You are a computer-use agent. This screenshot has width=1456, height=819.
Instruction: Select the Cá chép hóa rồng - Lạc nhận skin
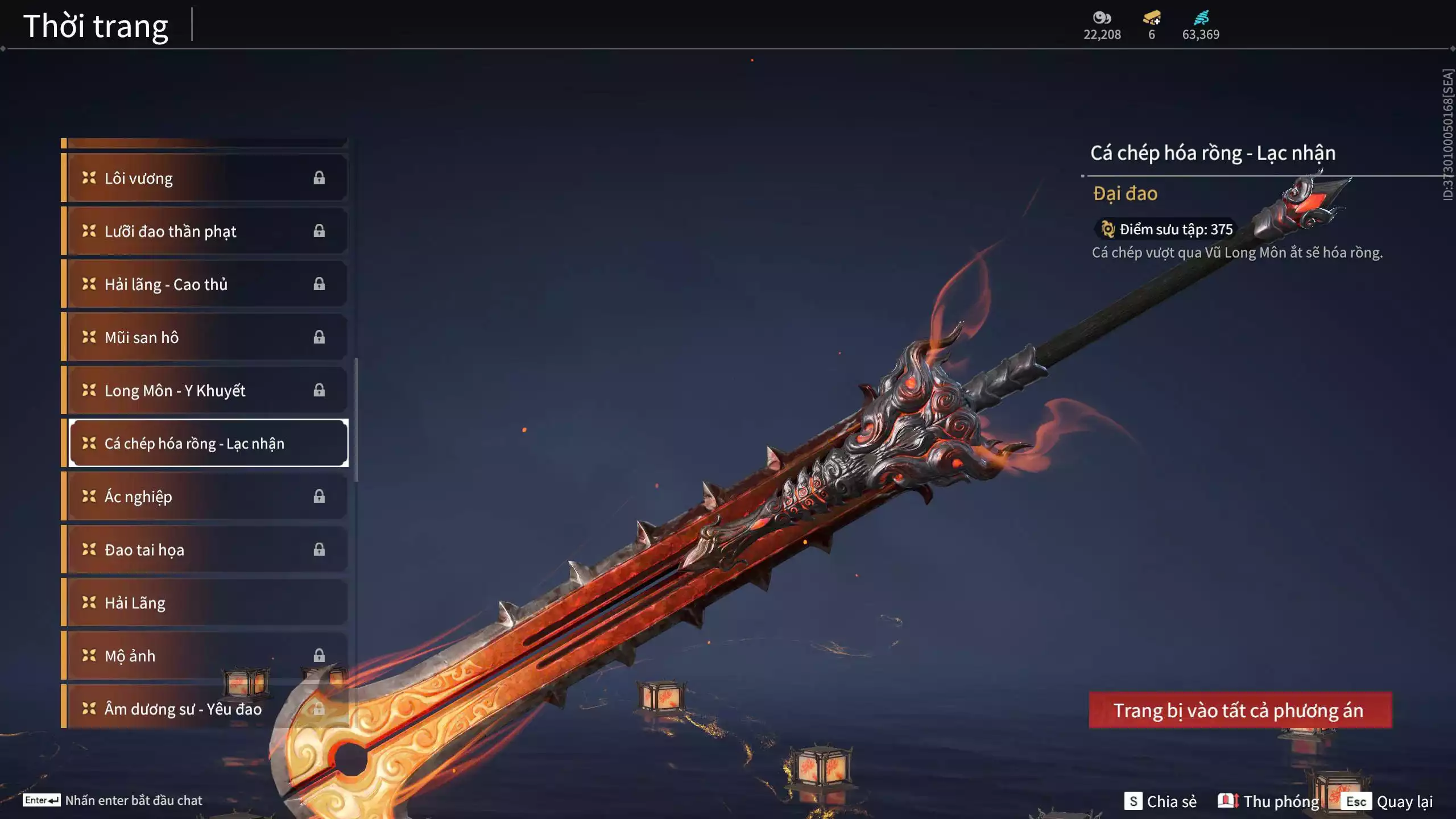pyautogui.click(x=208, y=443)
